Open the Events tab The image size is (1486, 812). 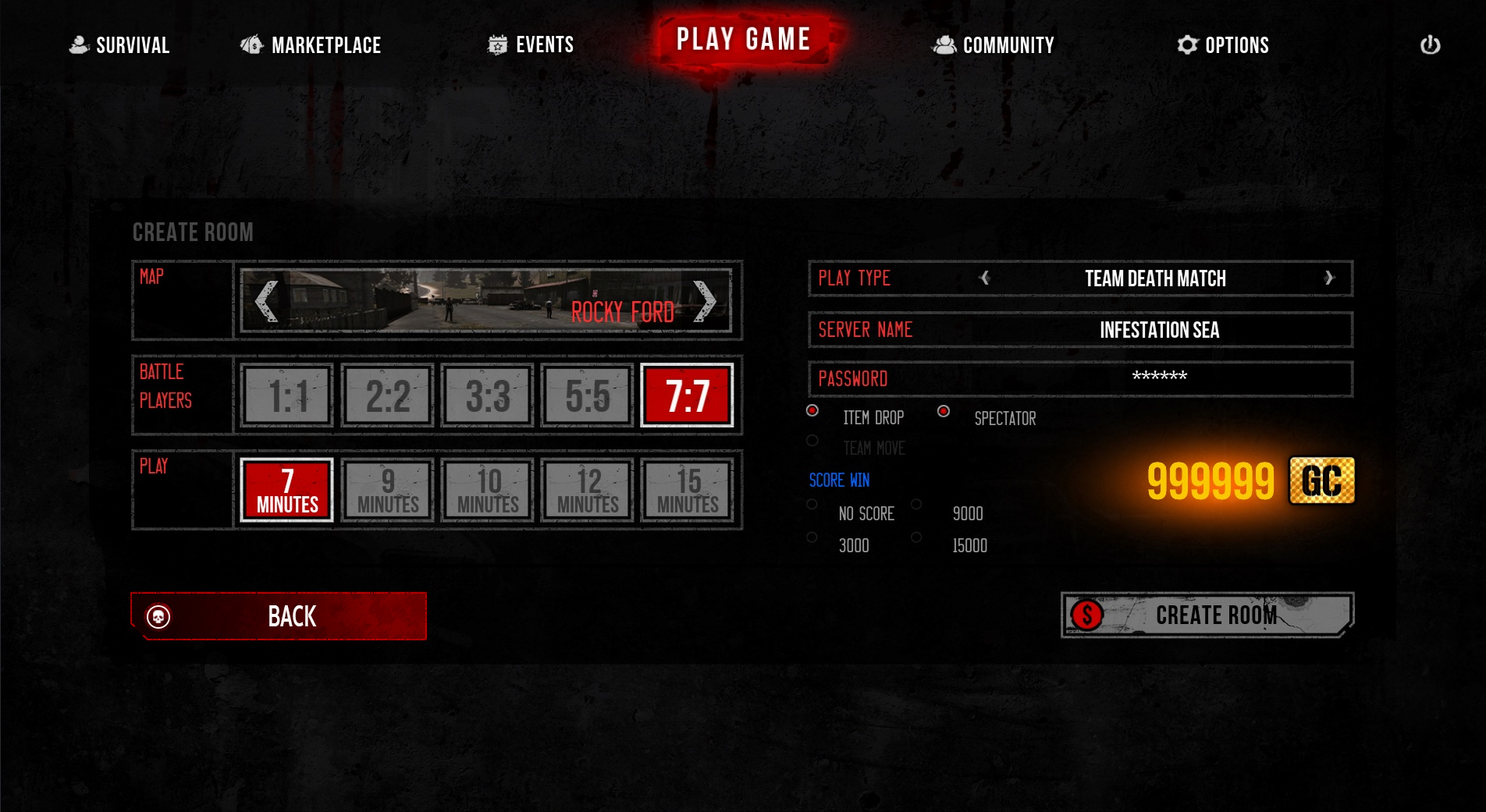pos(531,45)
